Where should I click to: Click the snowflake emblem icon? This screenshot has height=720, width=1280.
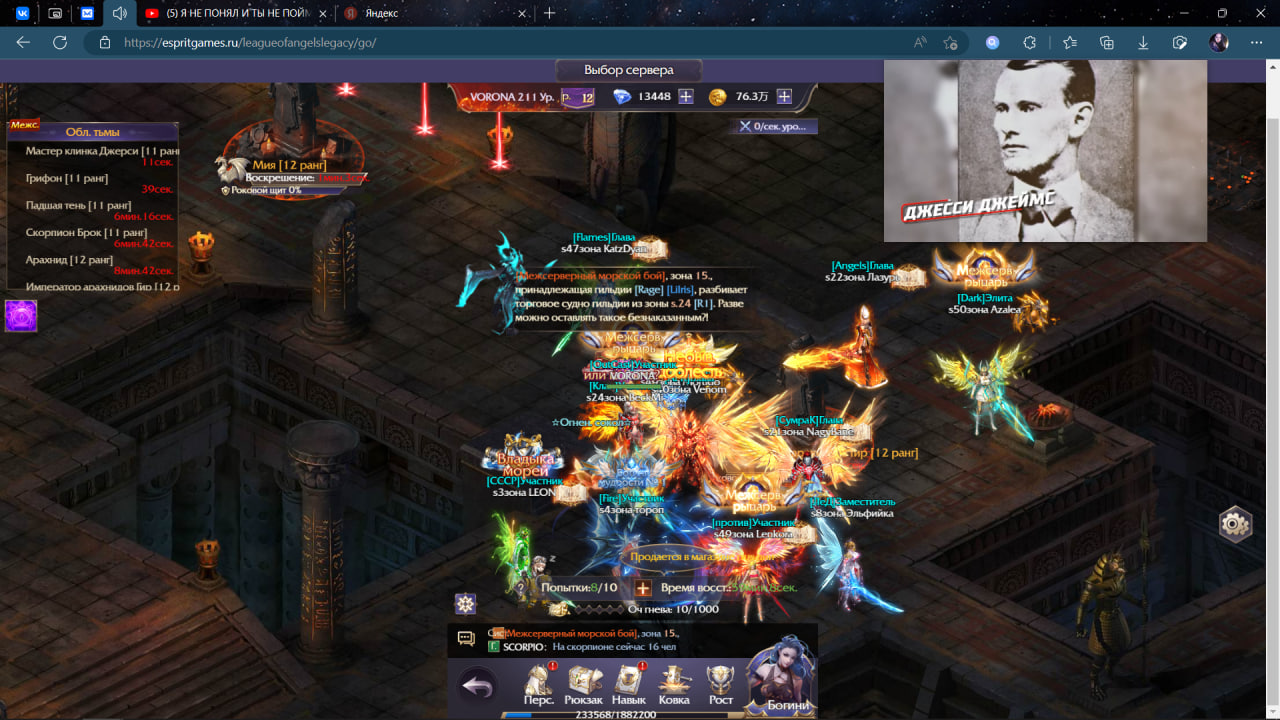coord(465,603)
